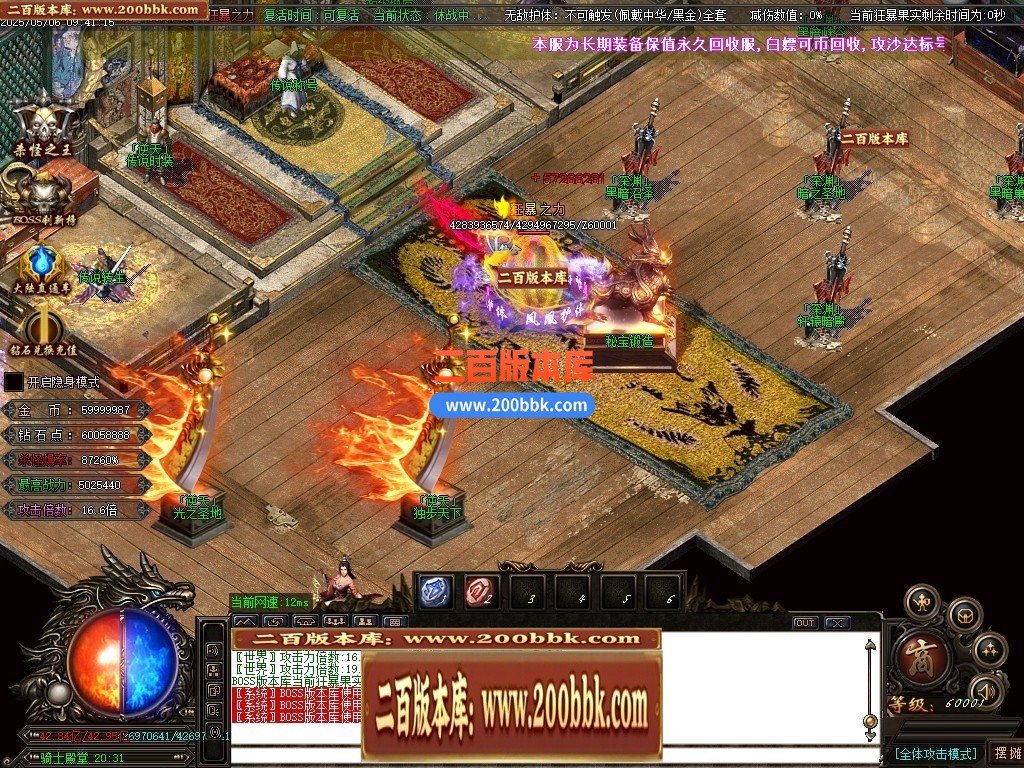
Task: Toggle the 开启隐身模式 checkbox
Action: click(14, 381)
